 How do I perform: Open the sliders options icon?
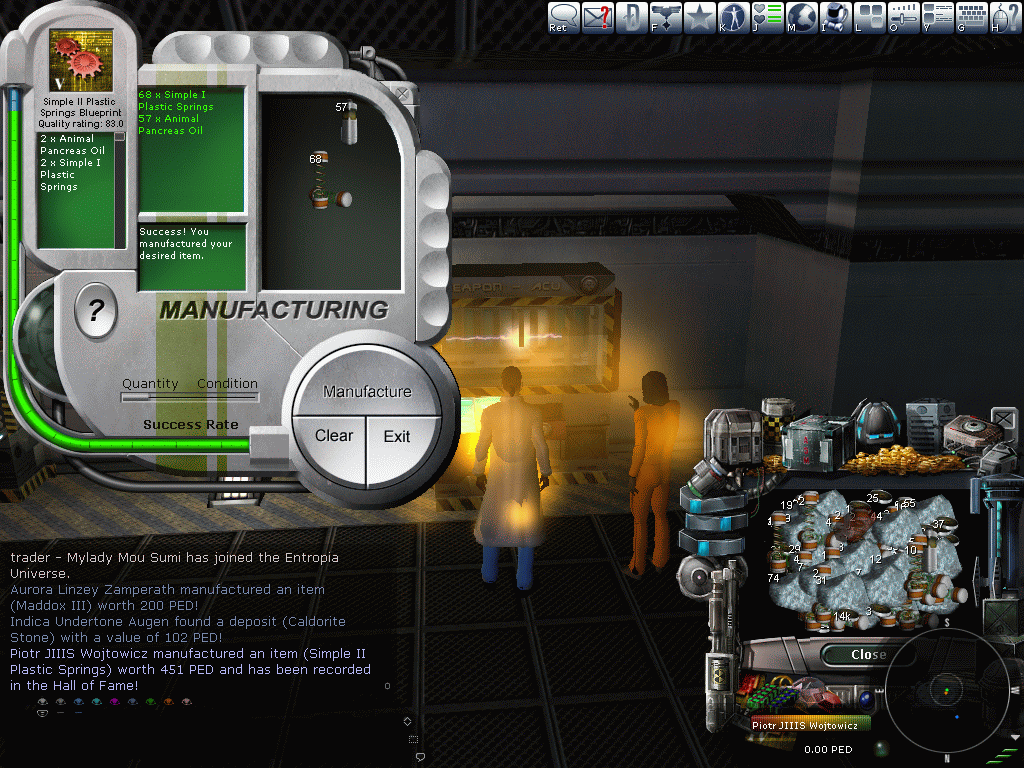(x=903, y=17)
